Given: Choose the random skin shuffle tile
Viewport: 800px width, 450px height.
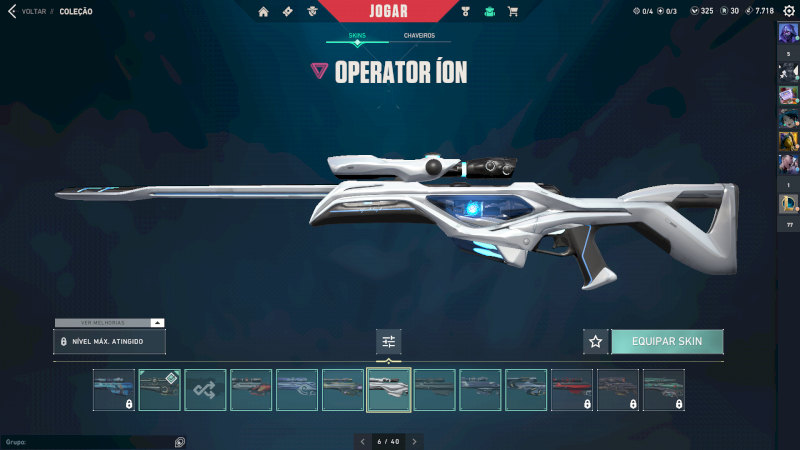Looking at the screenshot, I should point(206,390).
